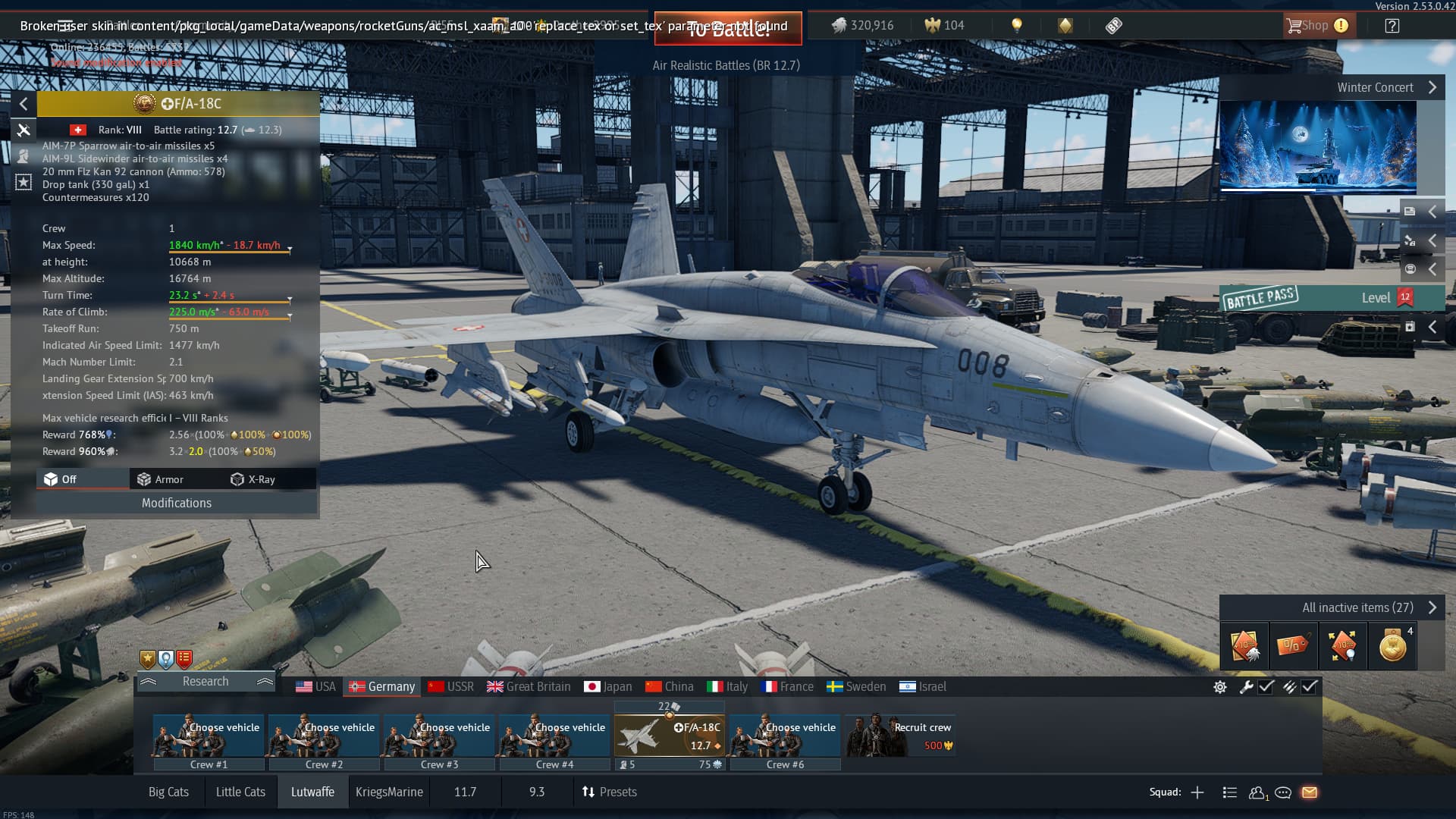Select the USA nation tab
Screen dimensions: 1456x819
tap(315, 687)
